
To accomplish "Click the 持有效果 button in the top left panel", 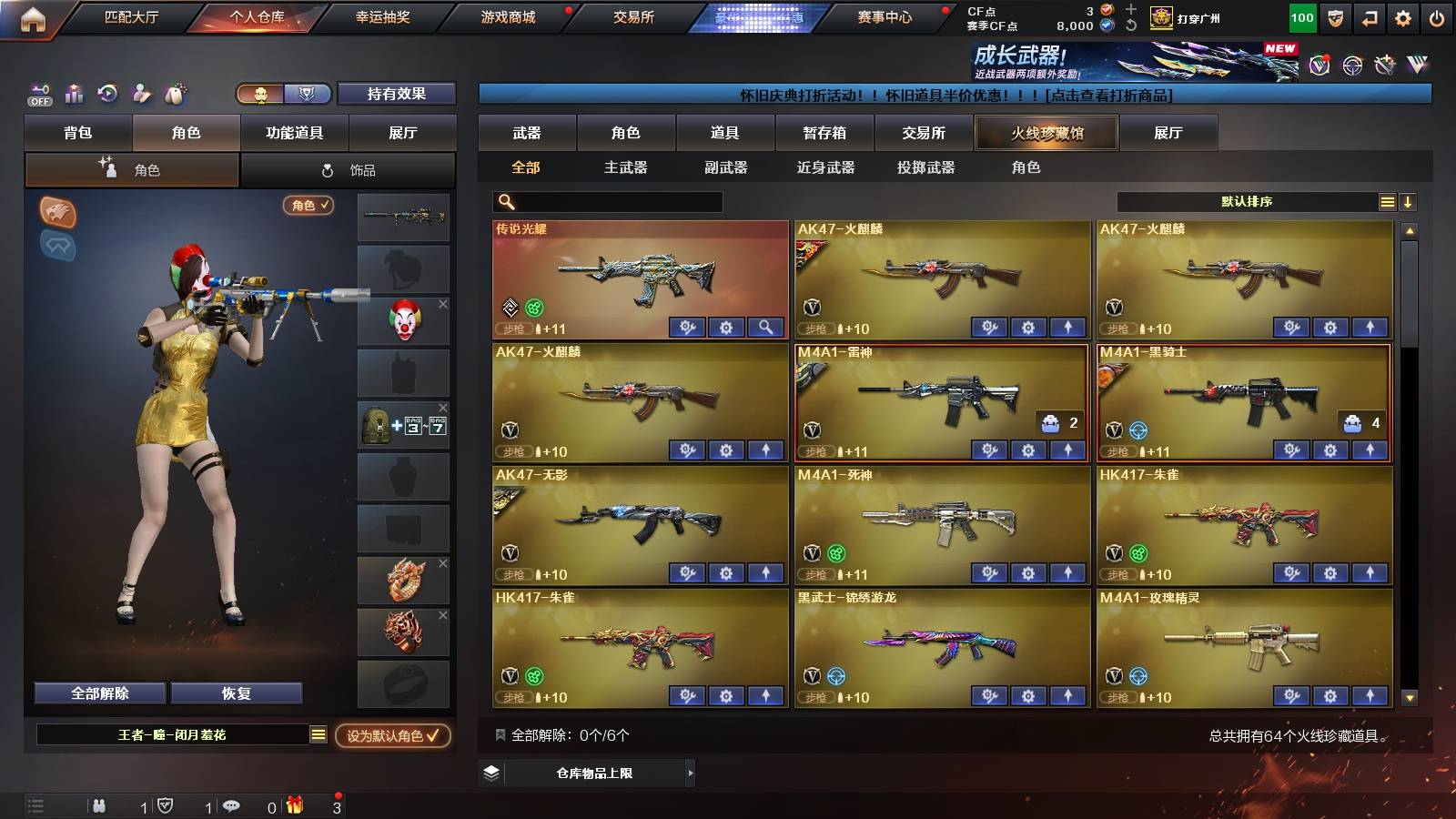I will pos(397,94).
